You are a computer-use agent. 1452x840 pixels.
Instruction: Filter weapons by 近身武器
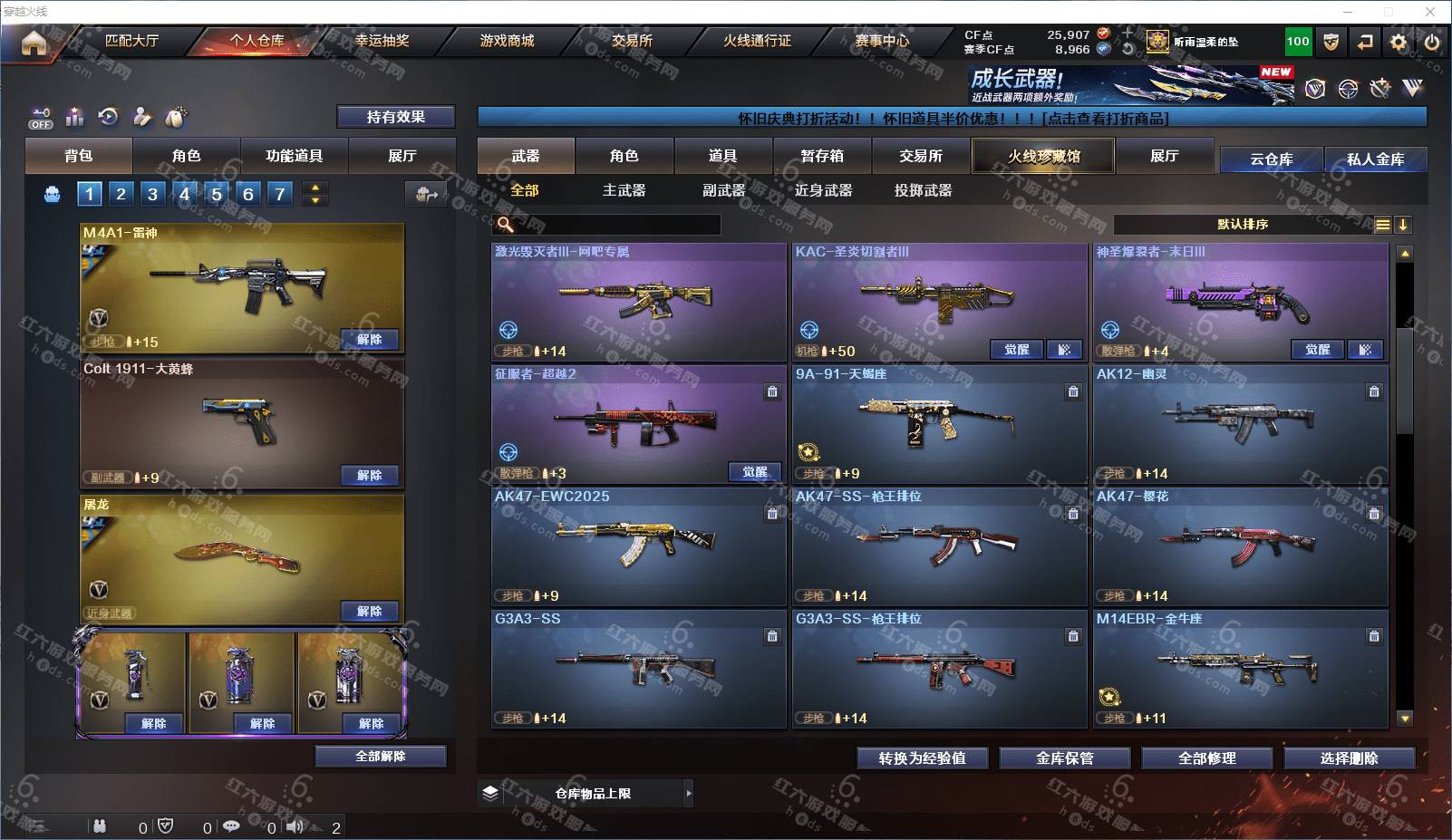tap(823, 190)
